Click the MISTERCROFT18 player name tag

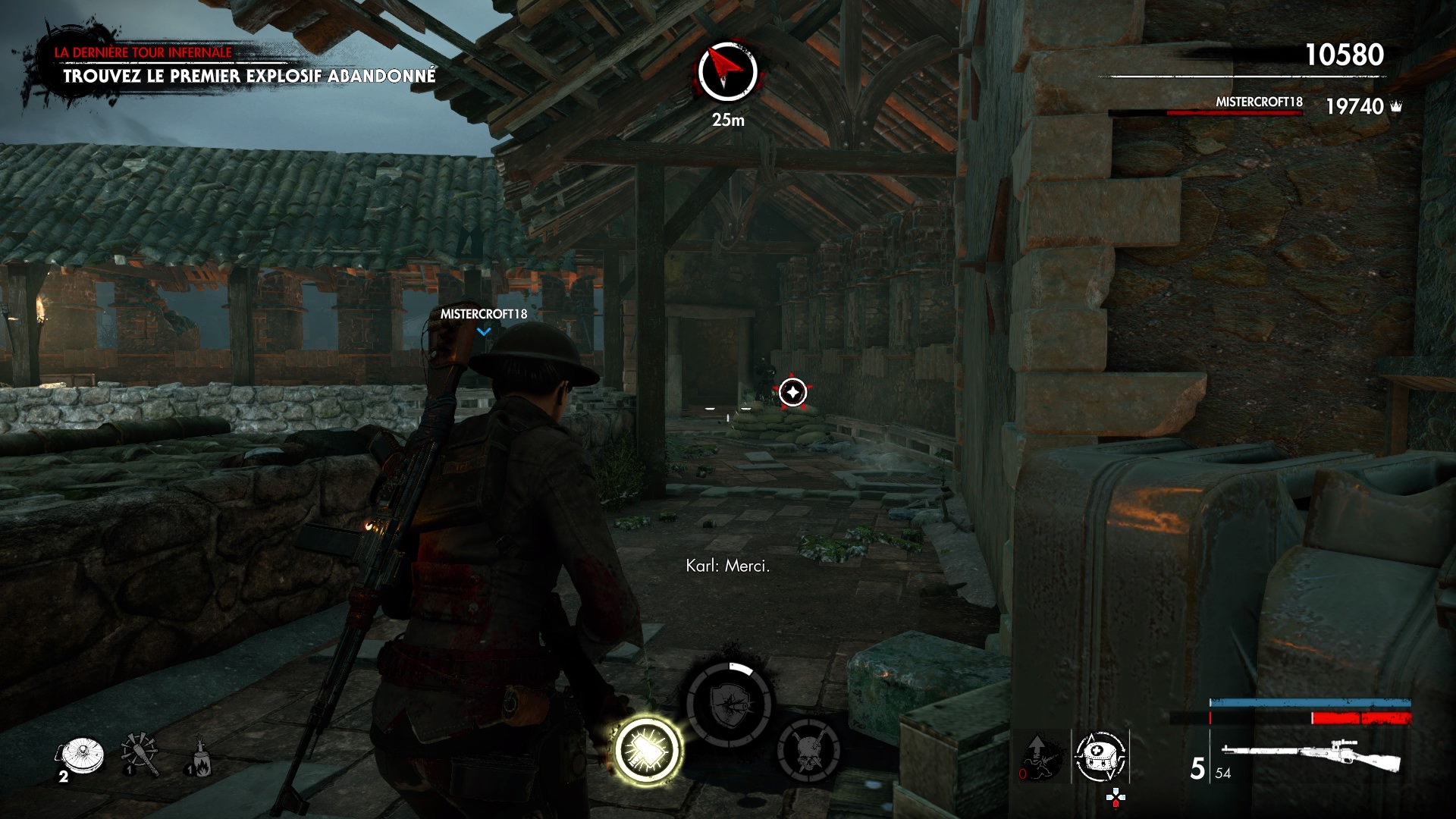[x=484, y=314]
